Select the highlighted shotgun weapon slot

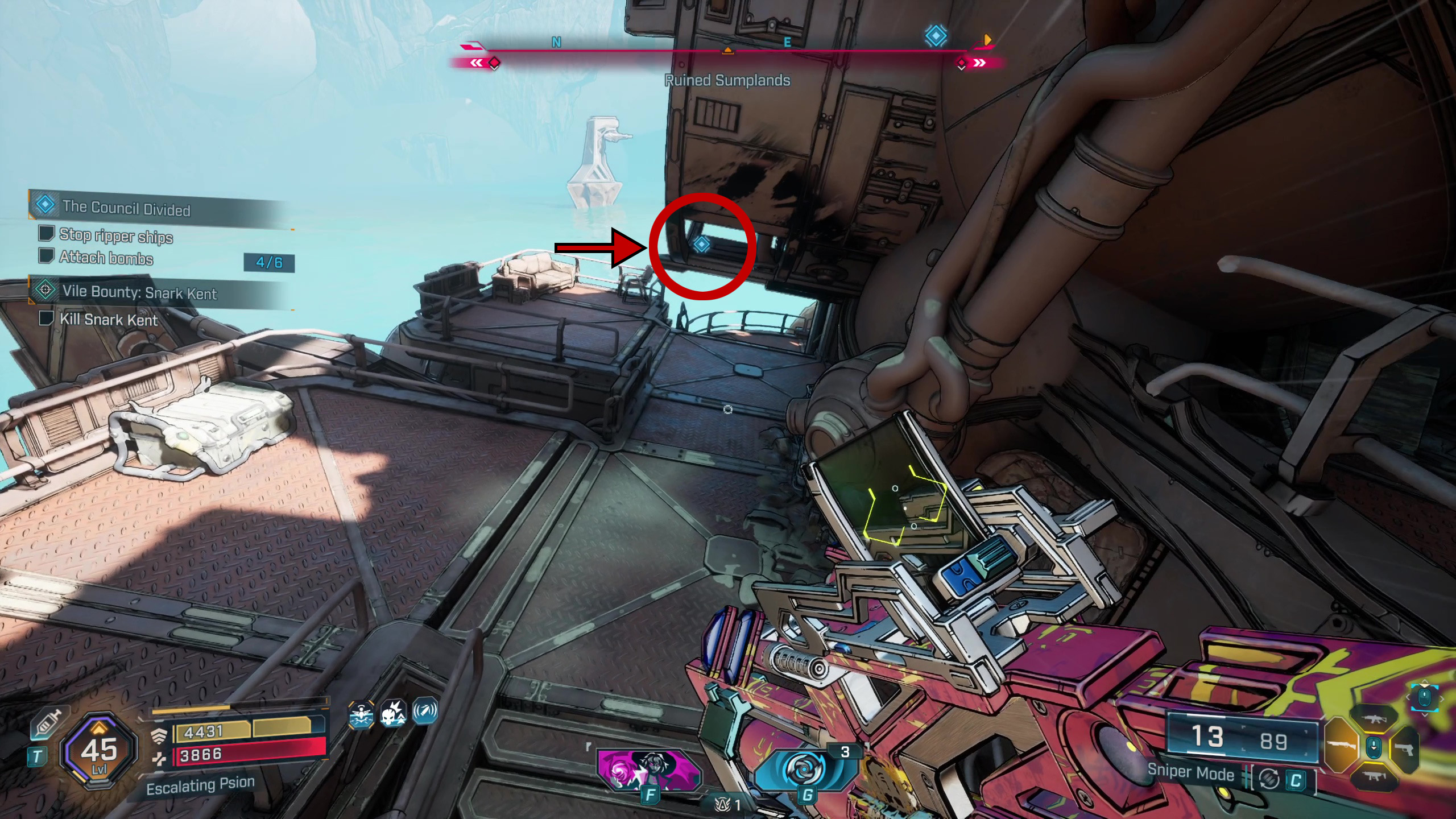tap(1342, 746)
